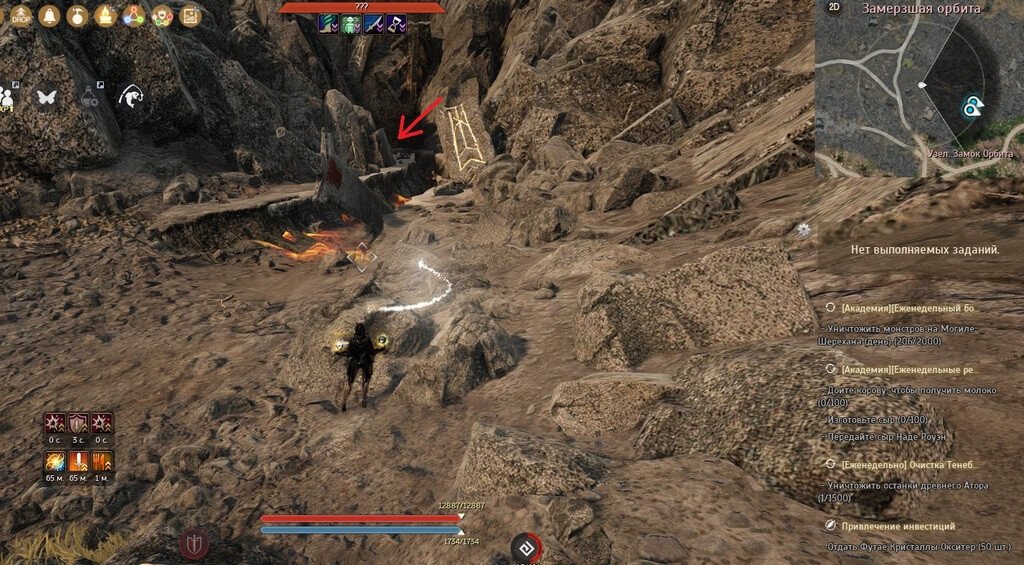The width and height of the screenshot is (1024, 565).
Task: Open the Очистка Тенеб... weekly quest
Action: [910, 465]
